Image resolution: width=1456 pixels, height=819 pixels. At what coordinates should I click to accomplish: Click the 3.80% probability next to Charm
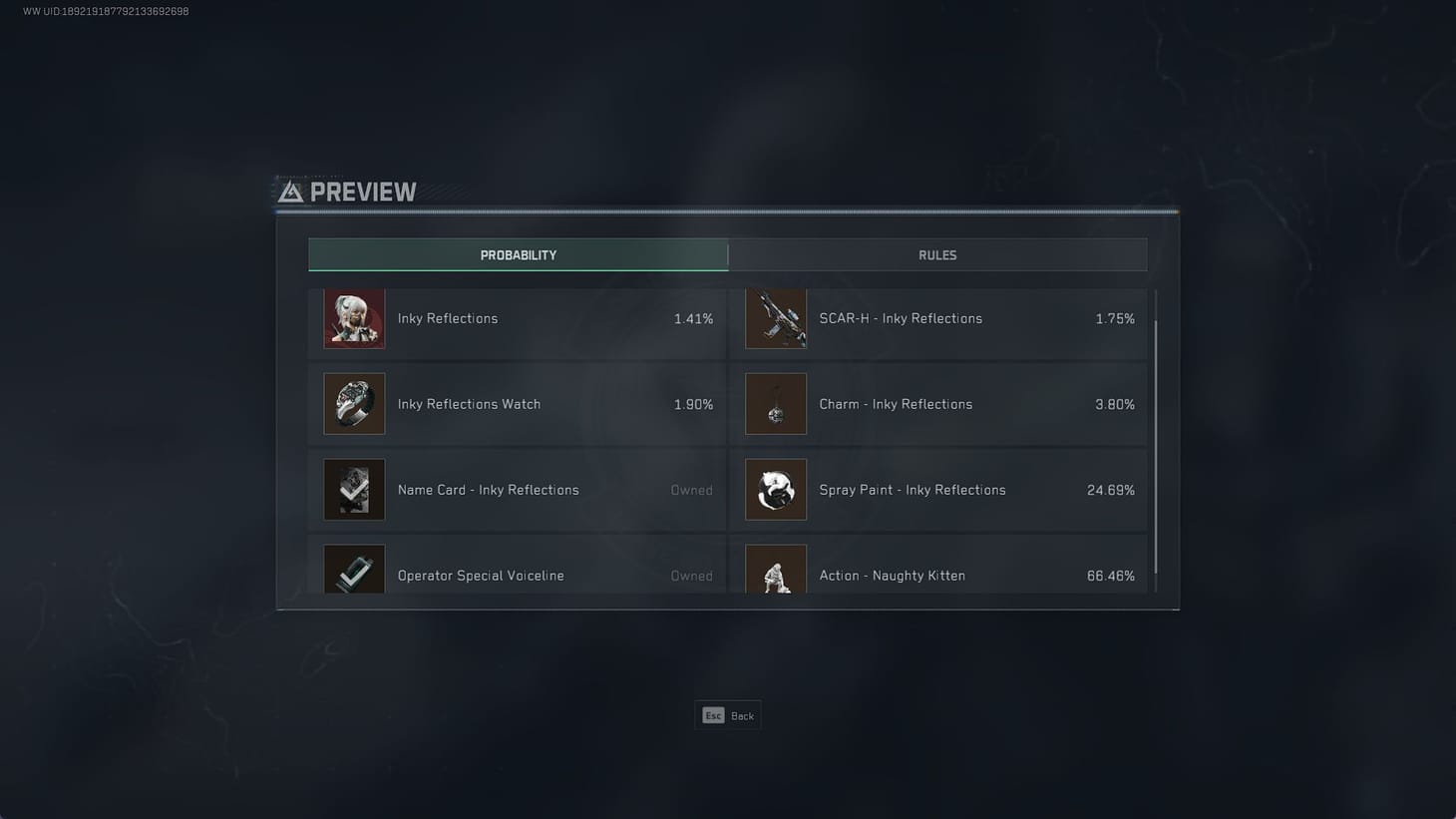(1115, 404)
